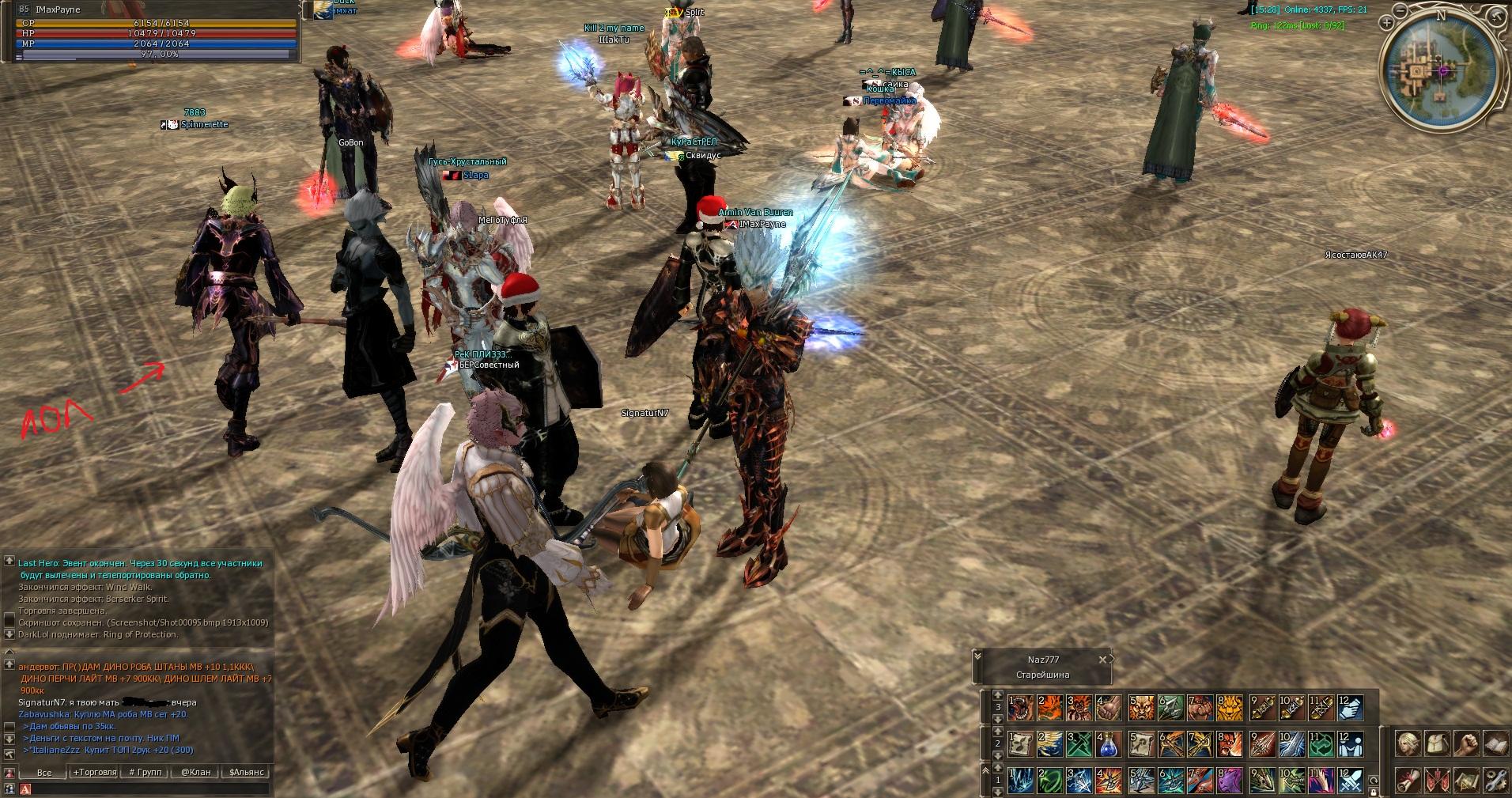The width and height of the screenshot is (1512, 798).
Task: Zoom in the minimap with plus button
Action: [1387, 24]
